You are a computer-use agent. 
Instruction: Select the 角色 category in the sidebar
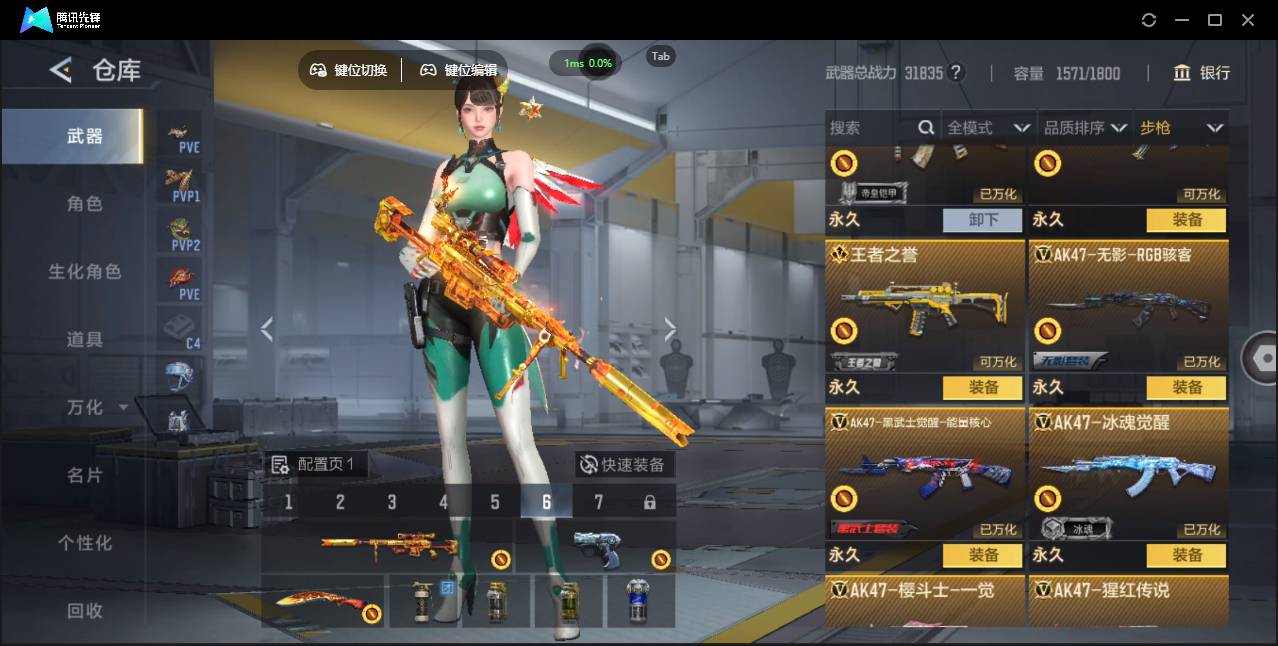85,204
